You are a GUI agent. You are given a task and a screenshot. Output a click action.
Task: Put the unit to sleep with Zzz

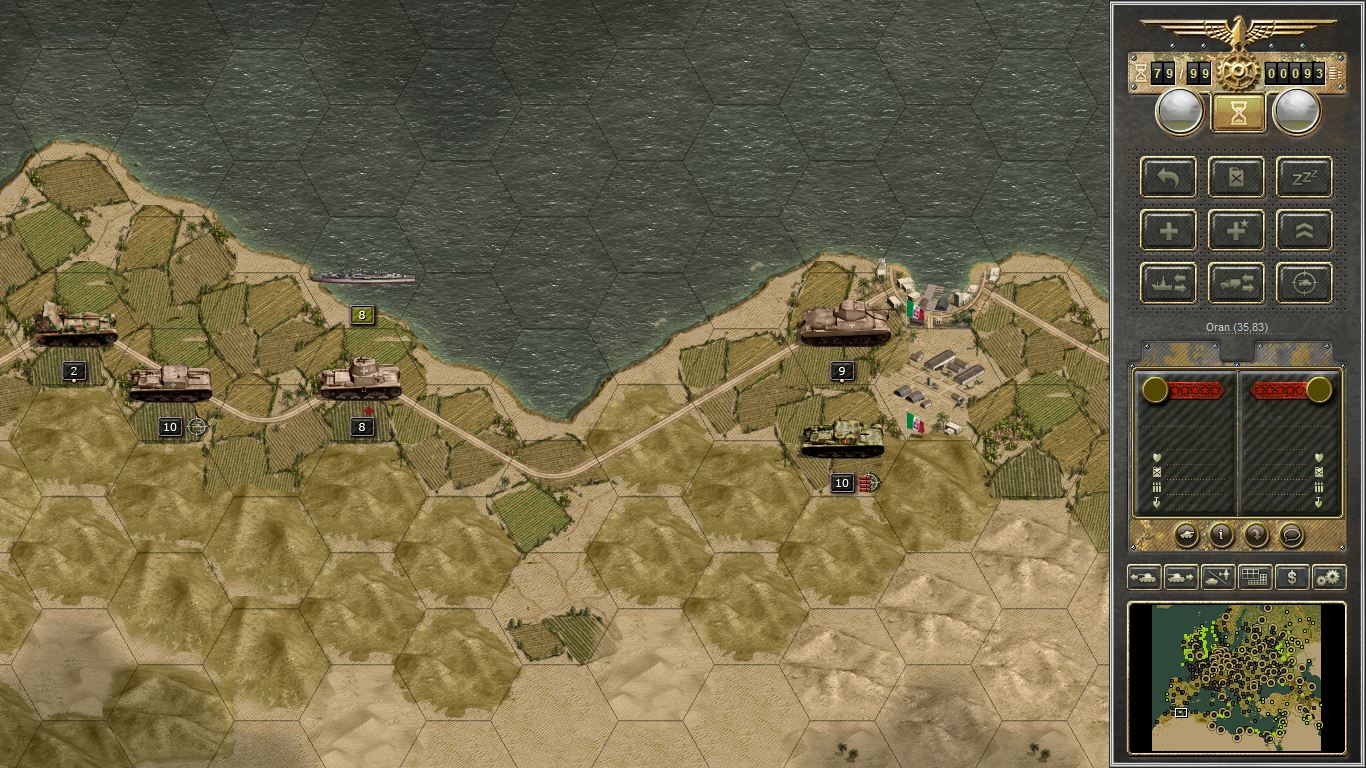point(1304,177)
